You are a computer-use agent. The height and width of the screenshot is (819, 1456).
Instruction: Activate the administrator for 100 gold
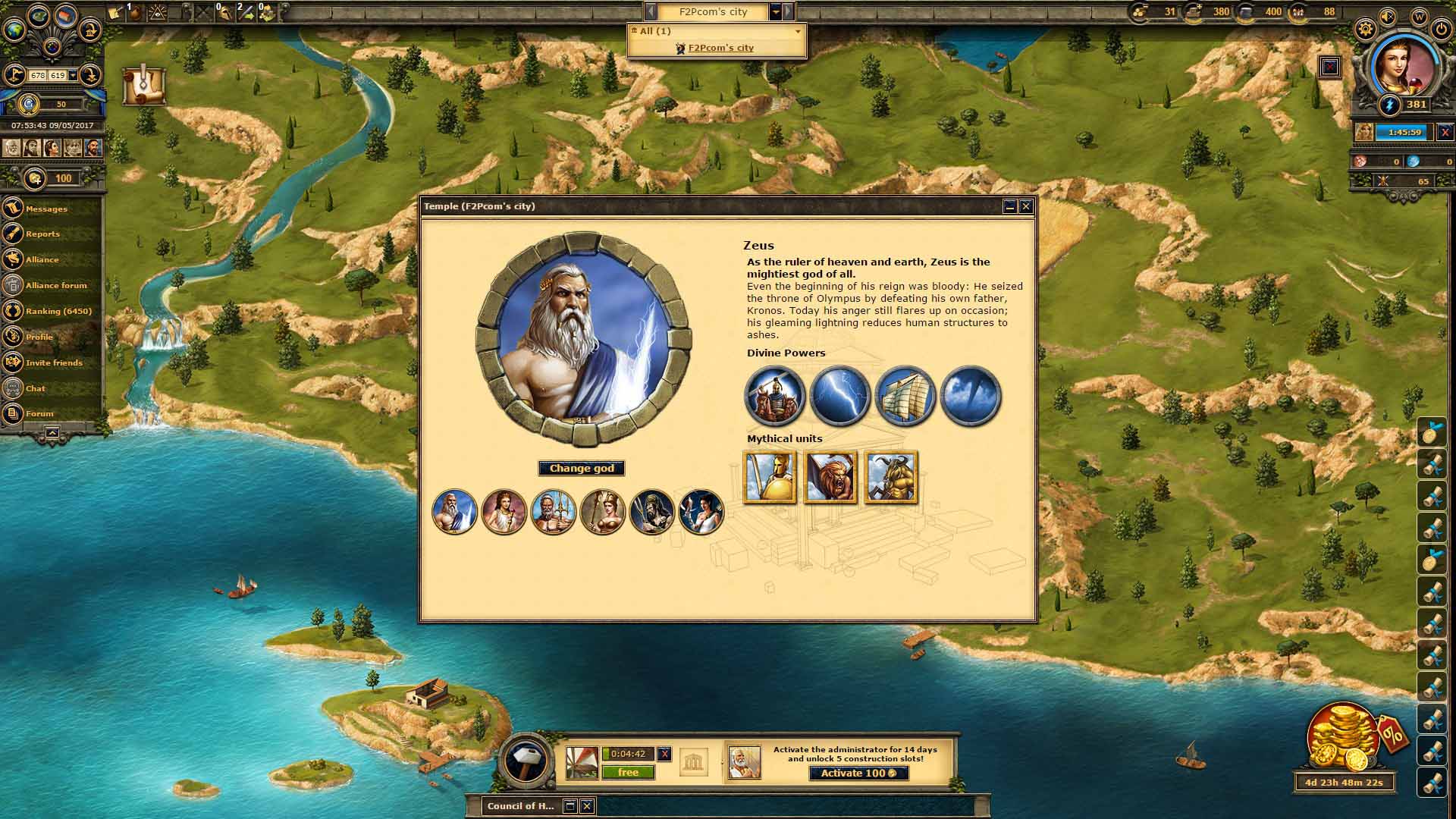pos(858,773)
